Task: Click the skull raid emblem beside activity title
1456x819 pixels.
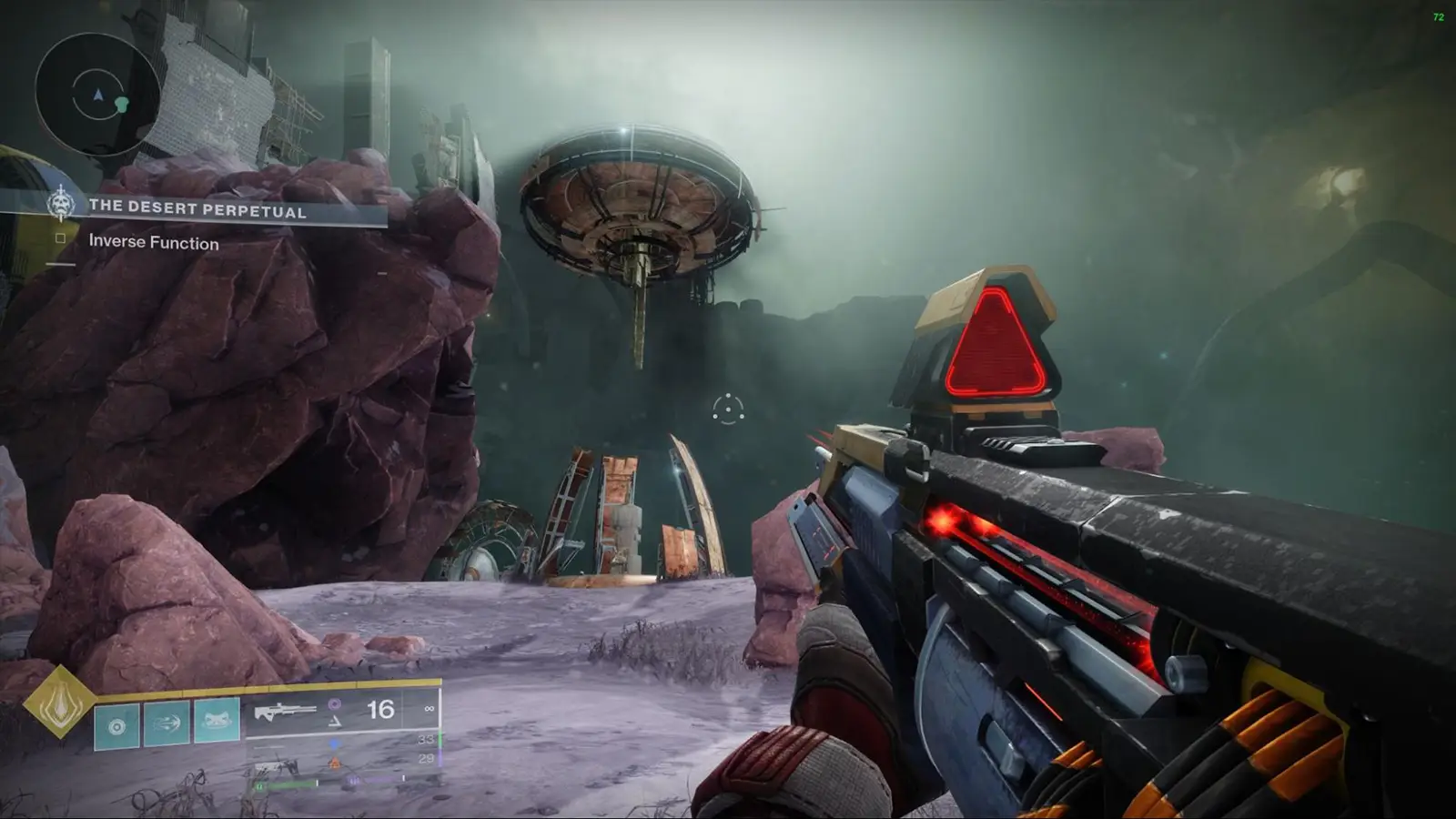Action: [62, 202]
